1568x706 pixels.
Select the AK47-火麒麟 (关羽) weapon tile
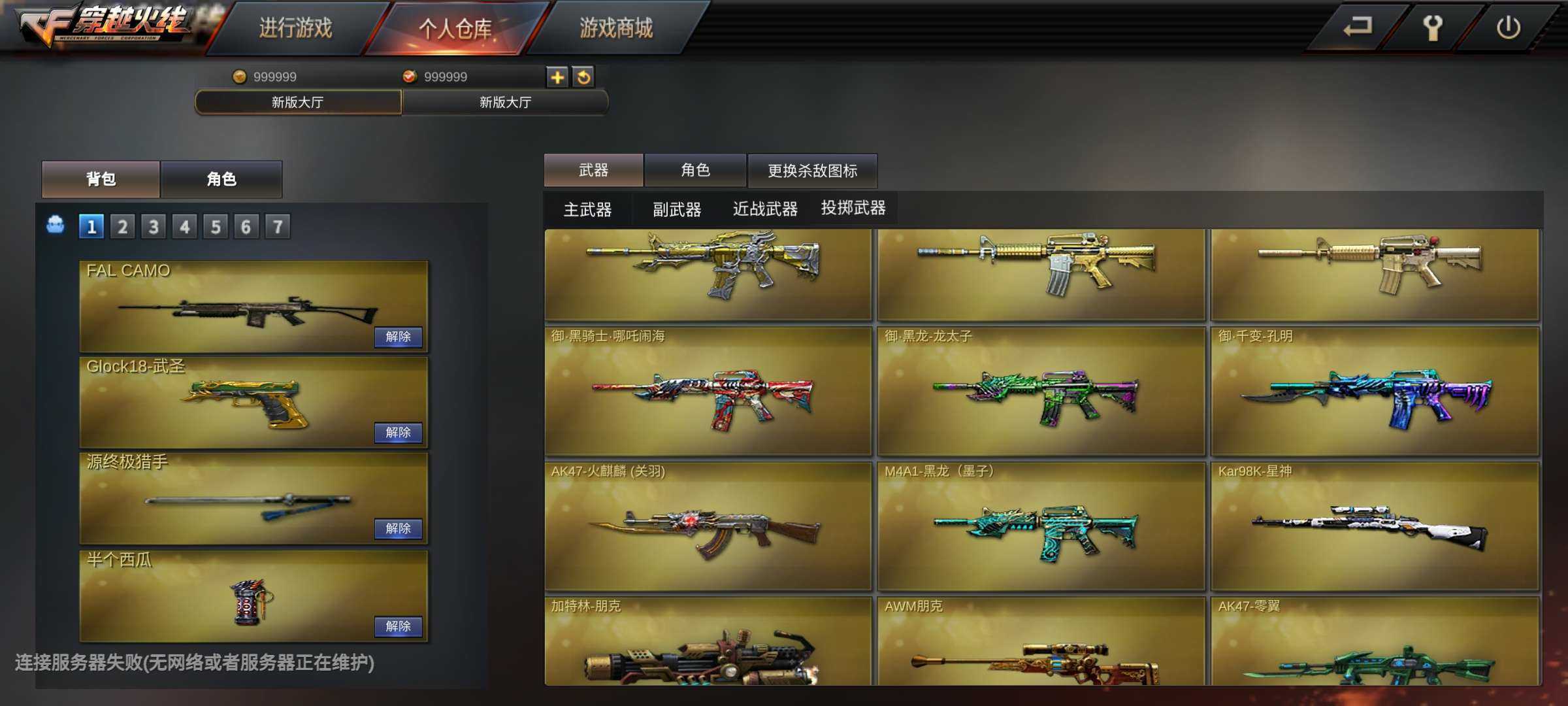[x=708, y=526]
